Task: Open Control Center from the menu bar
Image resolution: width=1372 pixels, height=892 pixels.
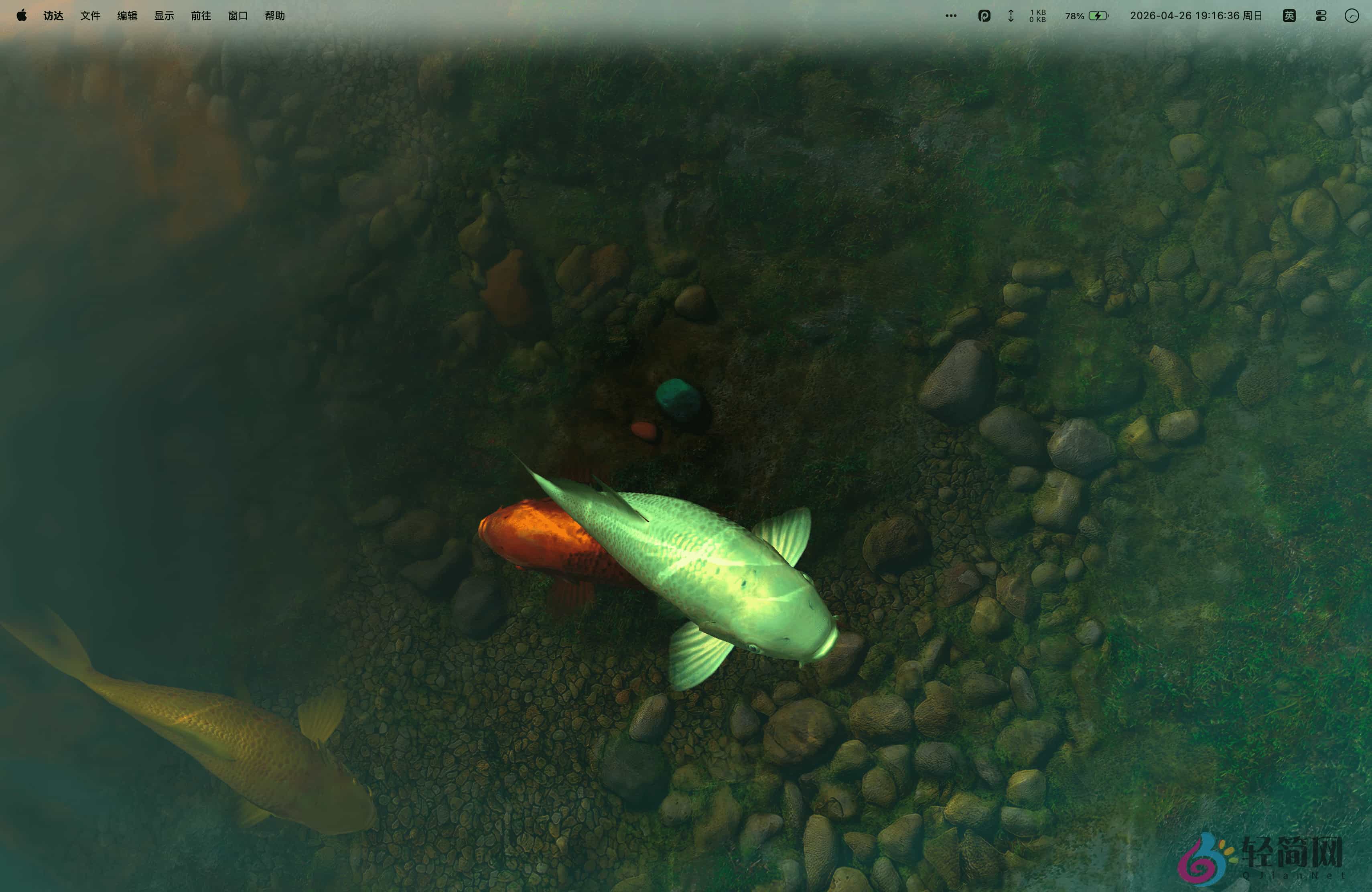Action: coord(1321,16)
